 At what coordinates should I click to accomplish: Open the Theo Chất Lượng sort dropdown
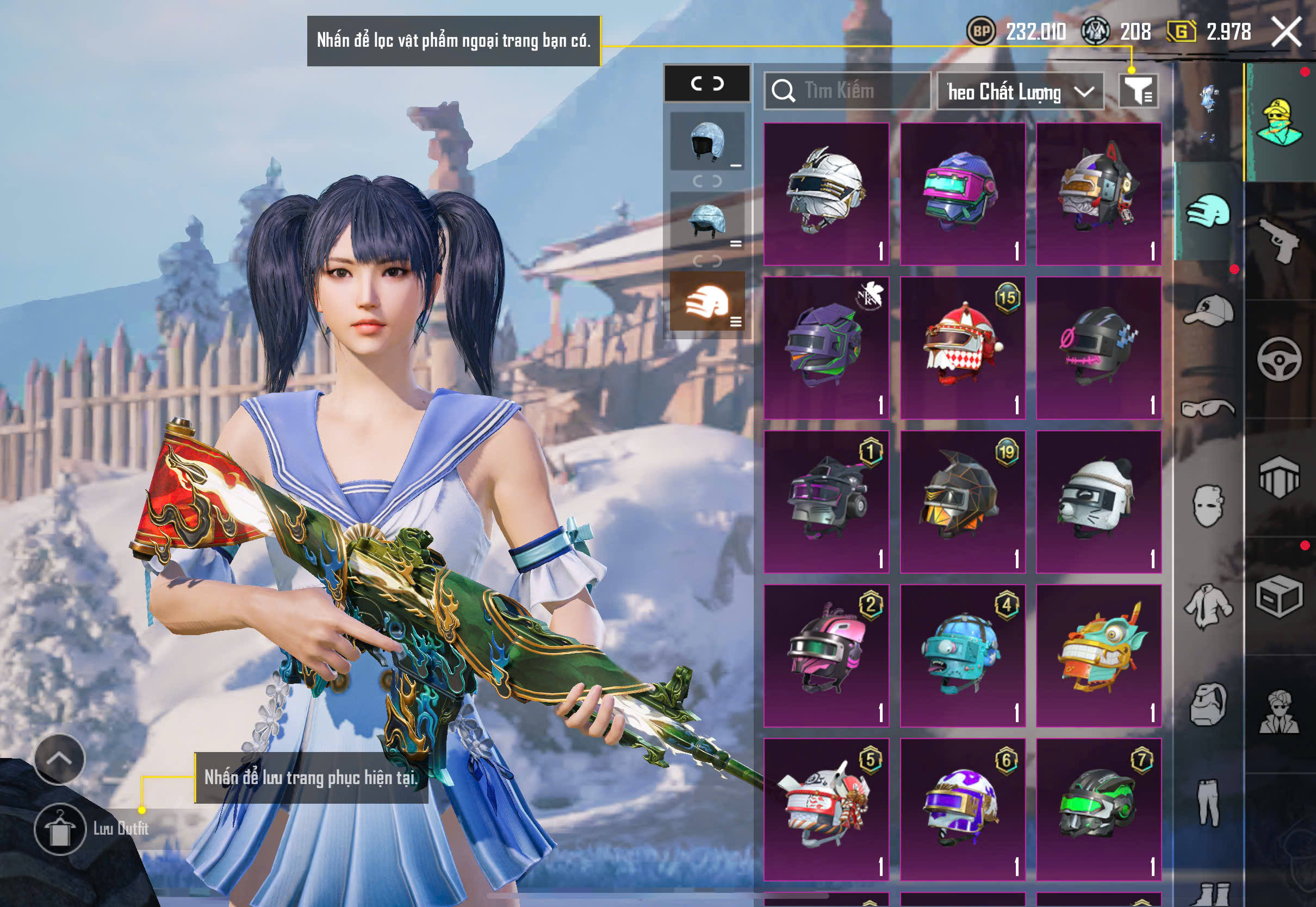[x=1020, y=91]
